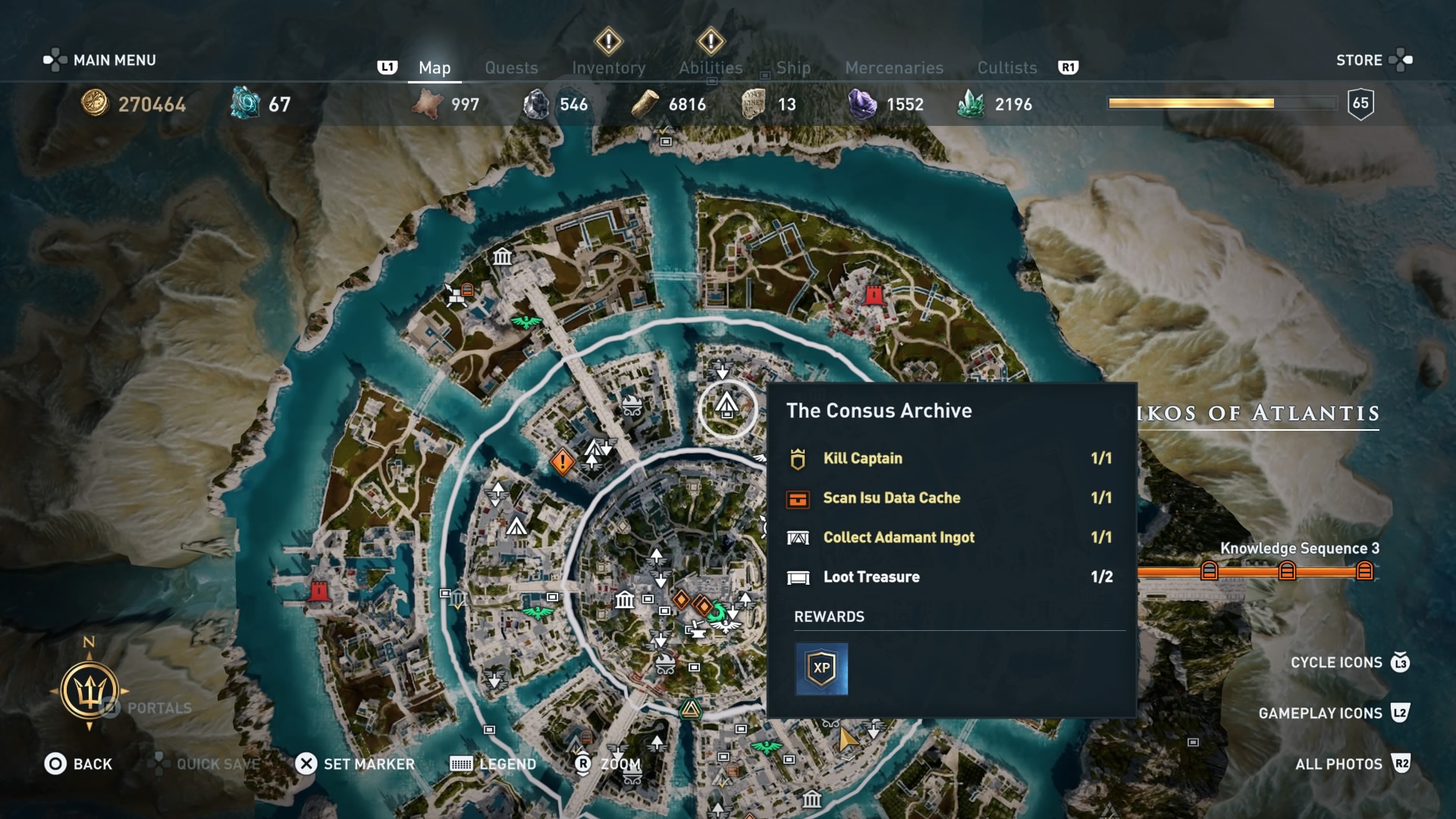This screenshot has width=1456, height=819.
Task: Click the level 65 XP progress bar
Action: [x=1221, y=102]
